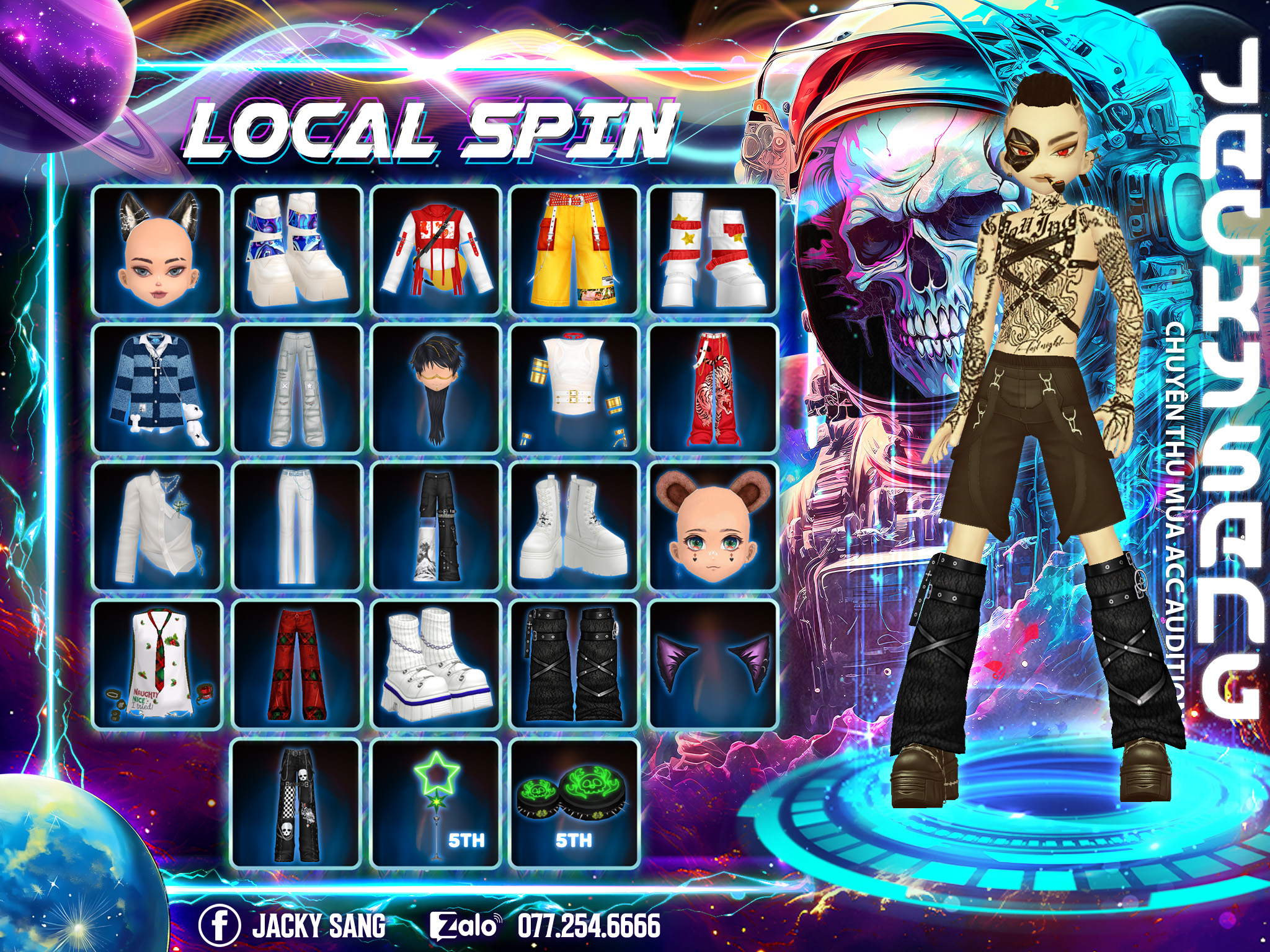1270x952 pixels.
Task: Click the Zalo contact logo
Action: pos(465,925)
